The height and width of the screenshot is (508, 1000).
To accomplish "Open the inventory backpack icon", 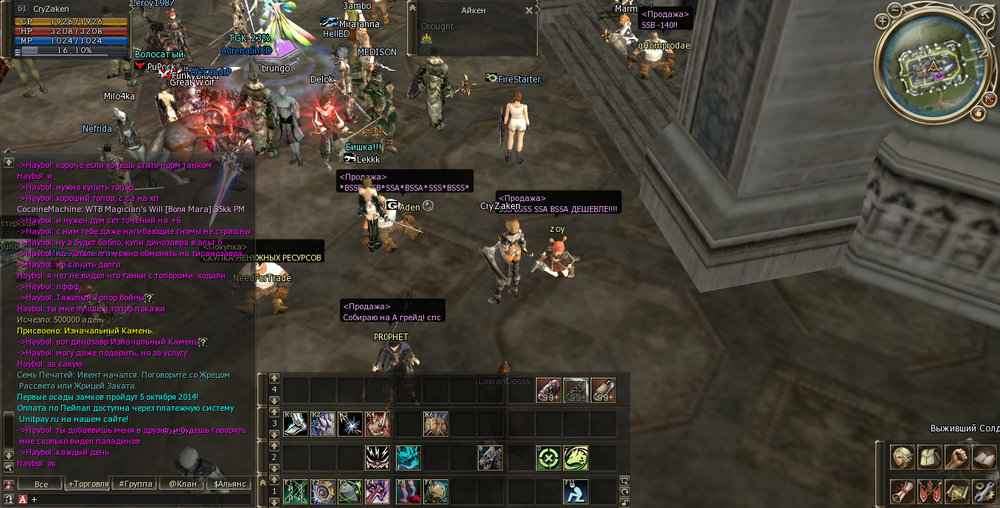I will point(931,458).
